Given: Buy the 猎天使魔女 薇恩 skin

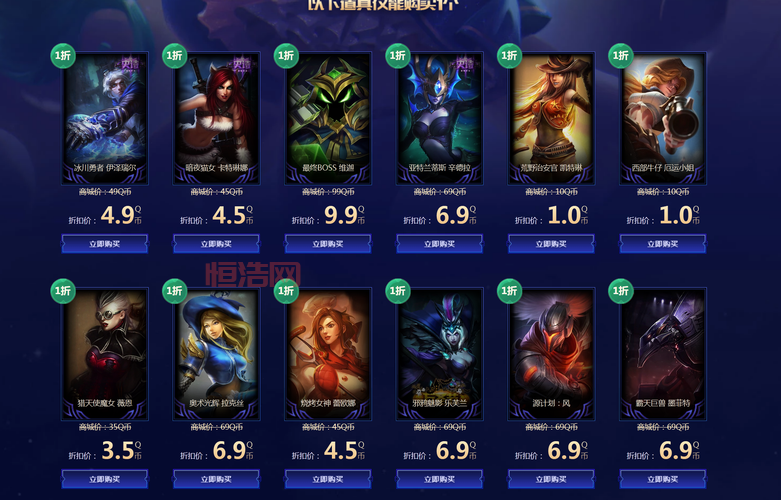Looking at the screenshot, I should tap(105, 479).
